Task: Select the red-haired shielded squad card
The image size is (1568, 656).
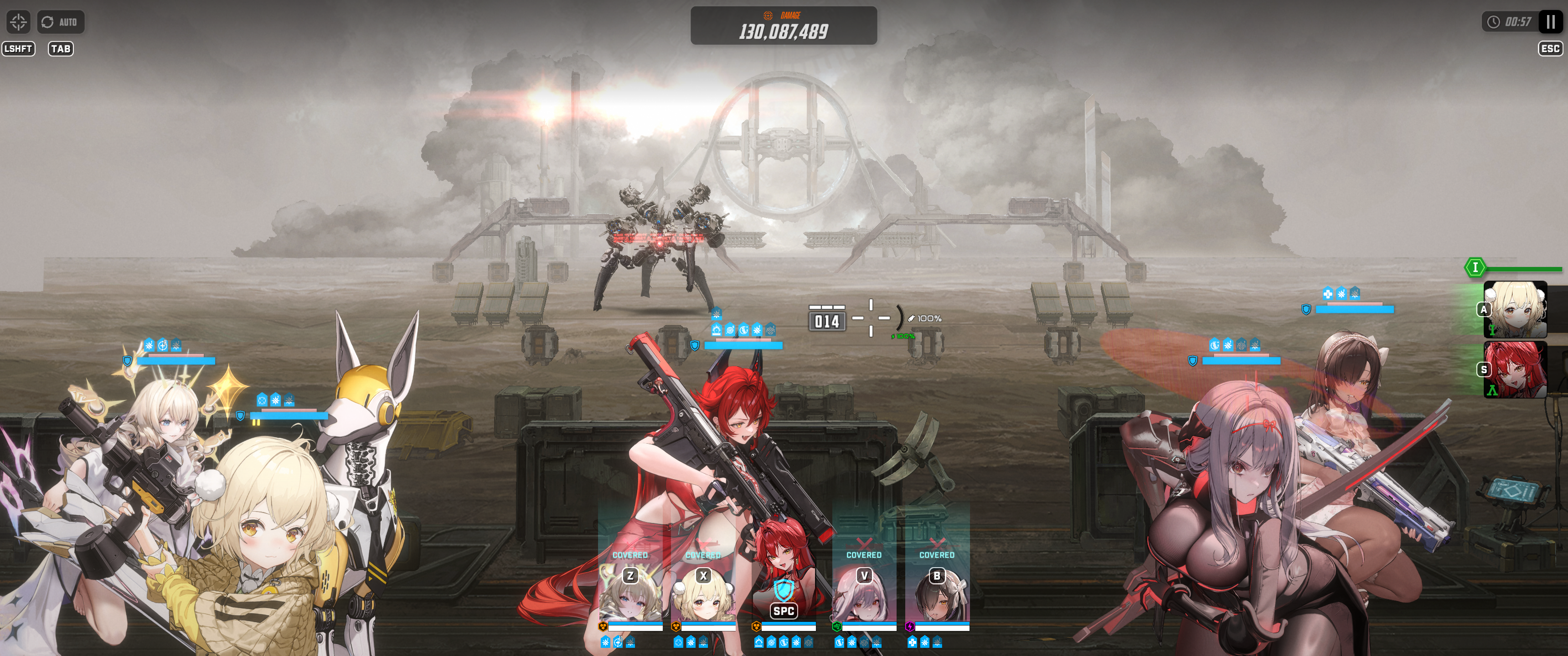Action: point(784,593)
